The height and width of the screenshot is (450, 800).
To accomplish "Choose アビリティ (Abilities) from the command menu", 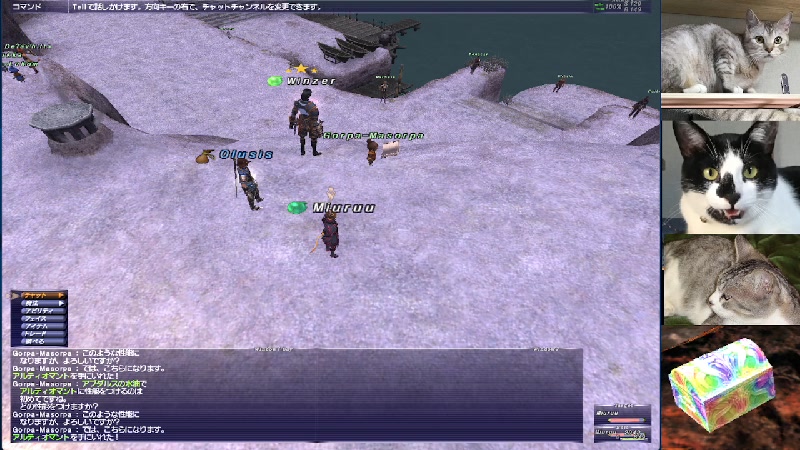I will (38, 311).
